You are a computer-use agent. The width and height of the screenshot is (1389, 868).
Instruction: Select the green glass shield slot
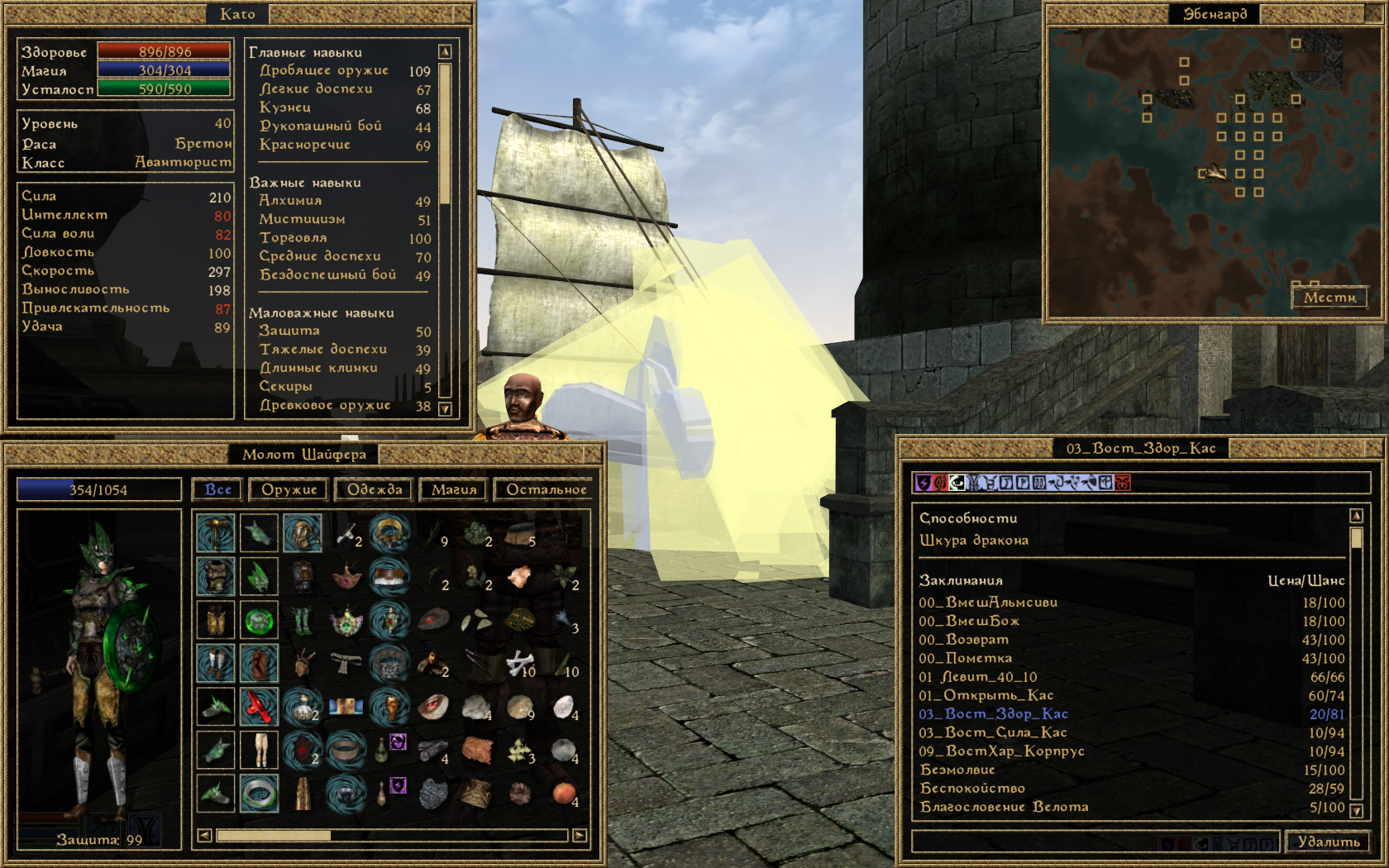click(x=259, y=620)
